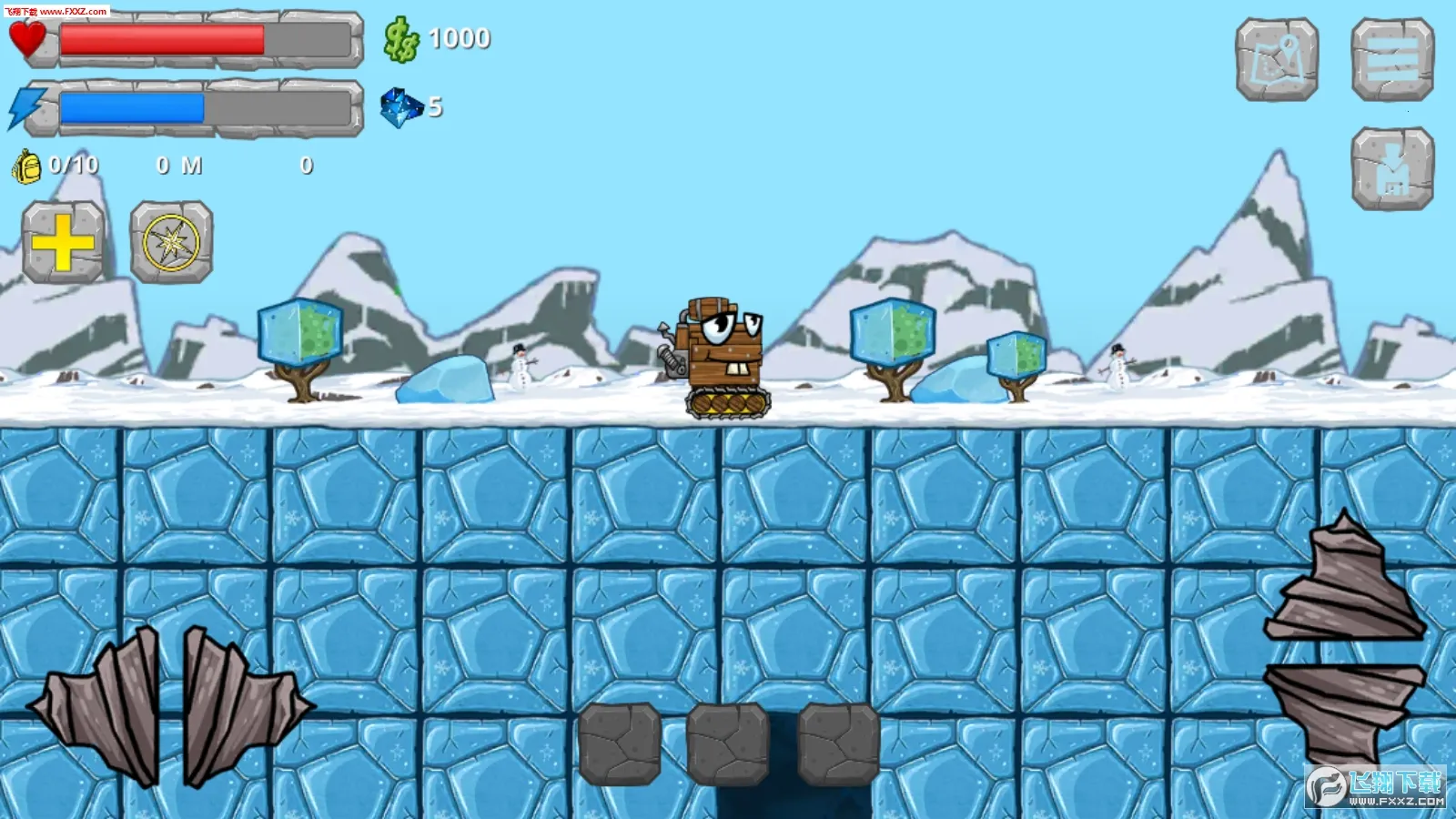Viewport: 1456px width, 819px height.
Task: Click the yellow plus stone button
Action: point(63,242)
